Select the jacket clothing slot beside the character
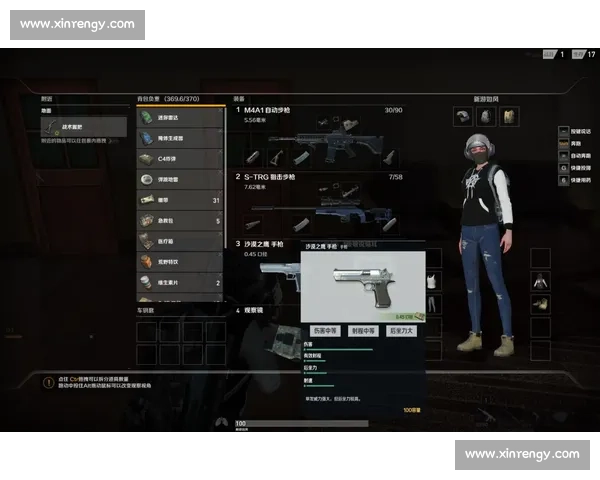 tap(540, 281)
